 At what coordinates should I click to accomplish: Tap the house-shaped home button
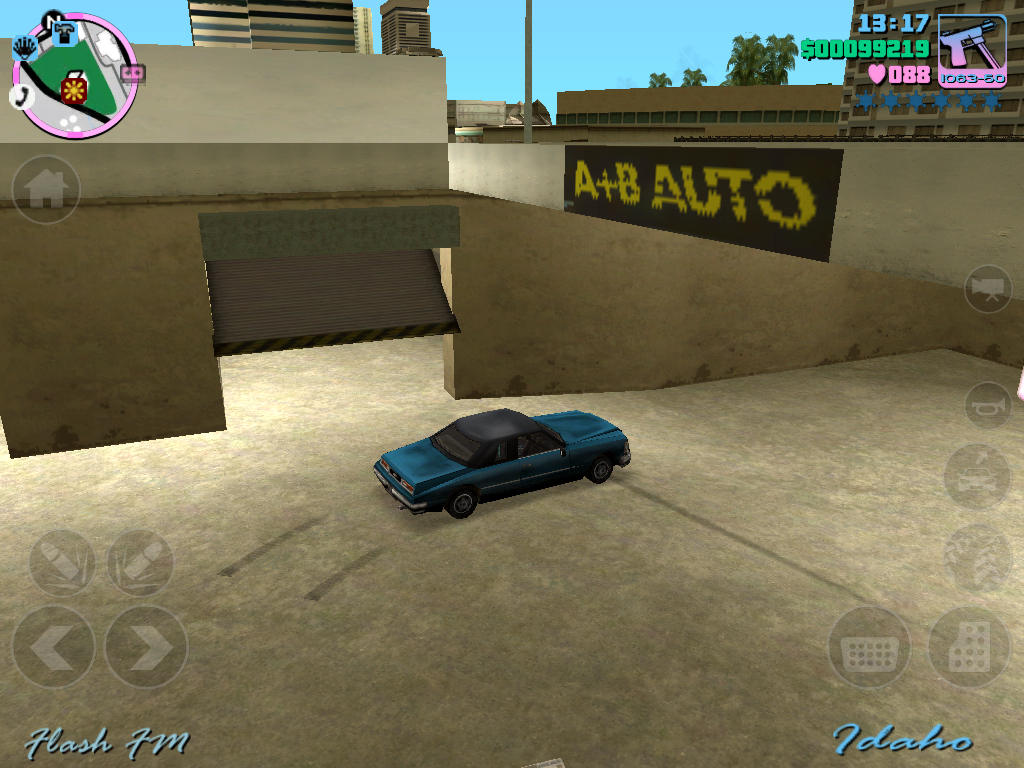click(x=46, y=189)
